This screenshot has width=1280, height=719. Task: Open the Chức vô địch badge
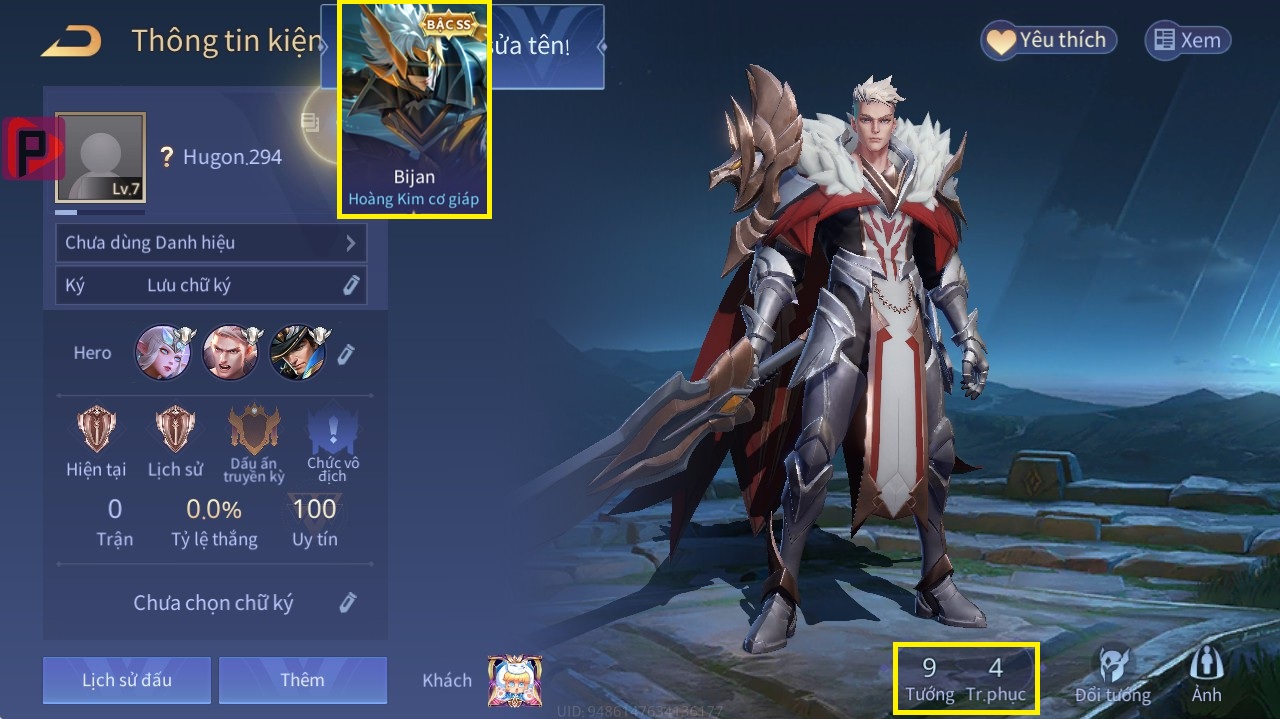333,442
